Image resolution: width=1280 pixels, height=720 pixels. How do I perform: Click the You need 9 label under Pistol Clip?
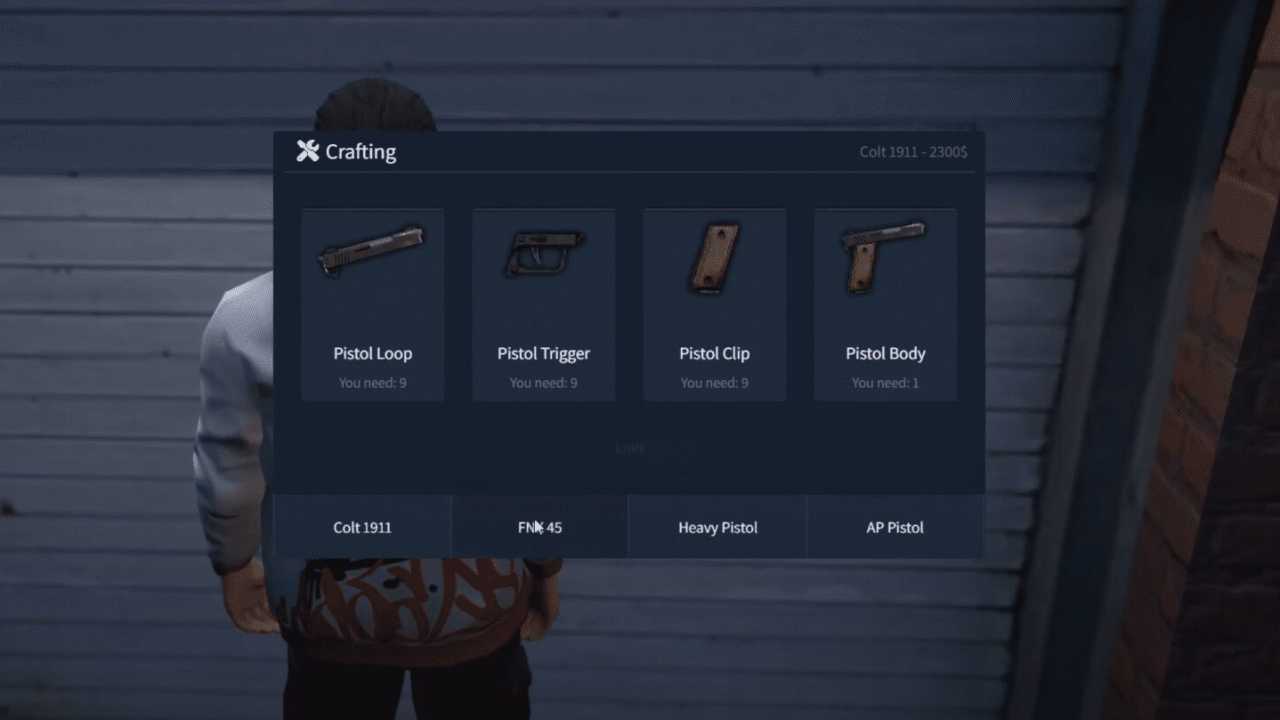point(714,382)
